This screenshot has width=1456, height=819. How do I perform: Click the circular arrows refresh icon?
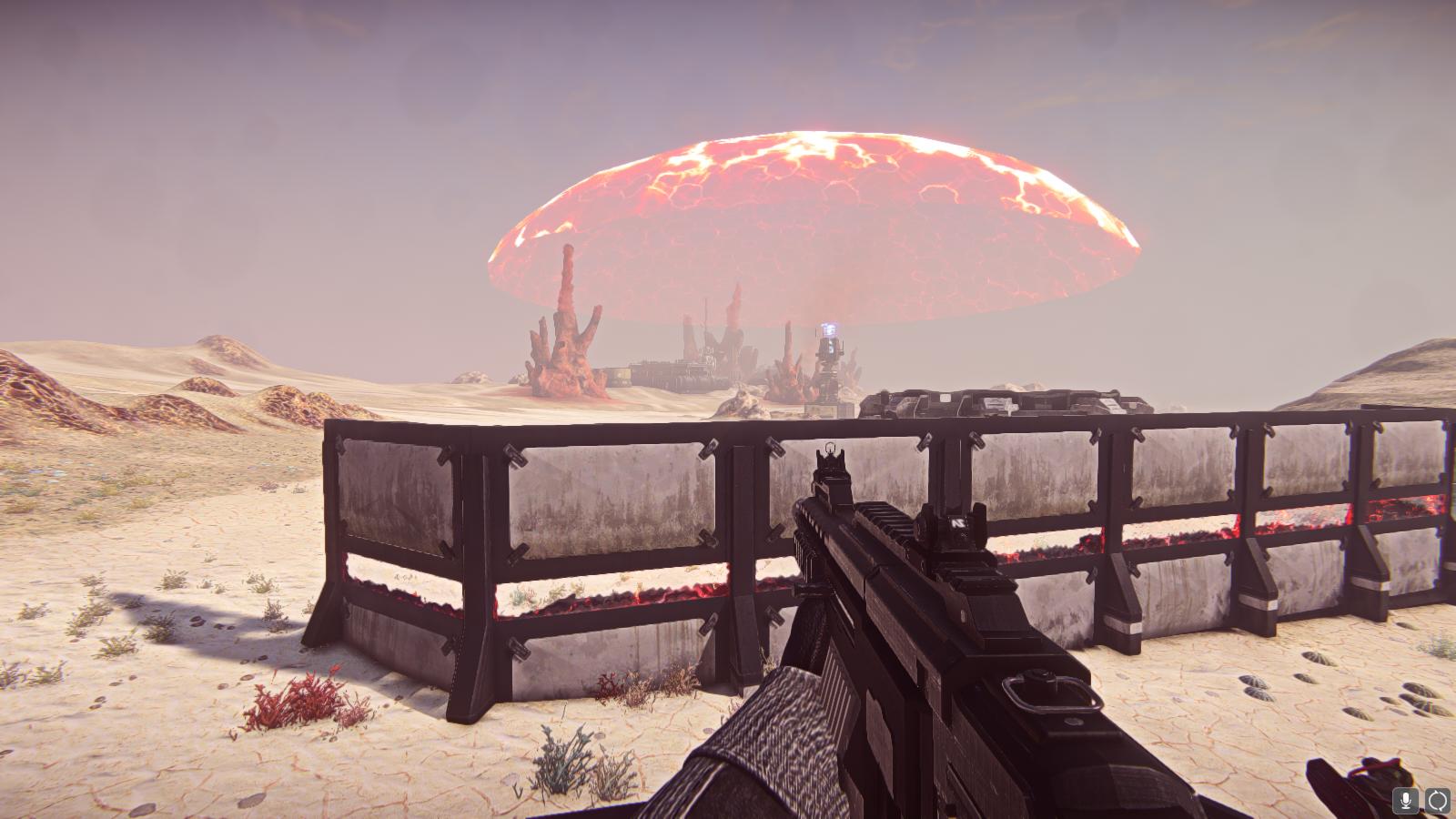1438,801
